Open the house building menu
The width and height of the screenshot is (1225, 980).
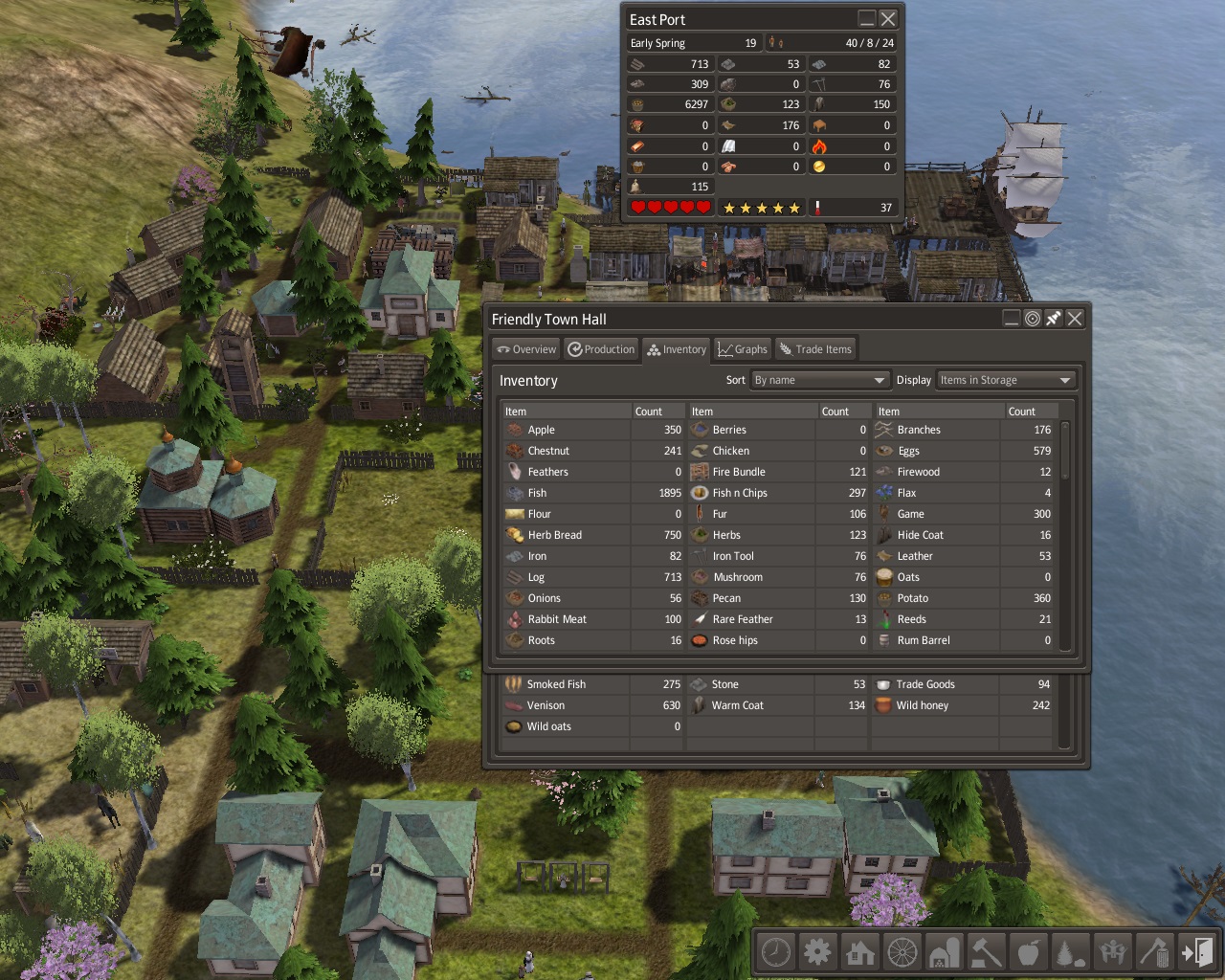click(x=860, y=952)
